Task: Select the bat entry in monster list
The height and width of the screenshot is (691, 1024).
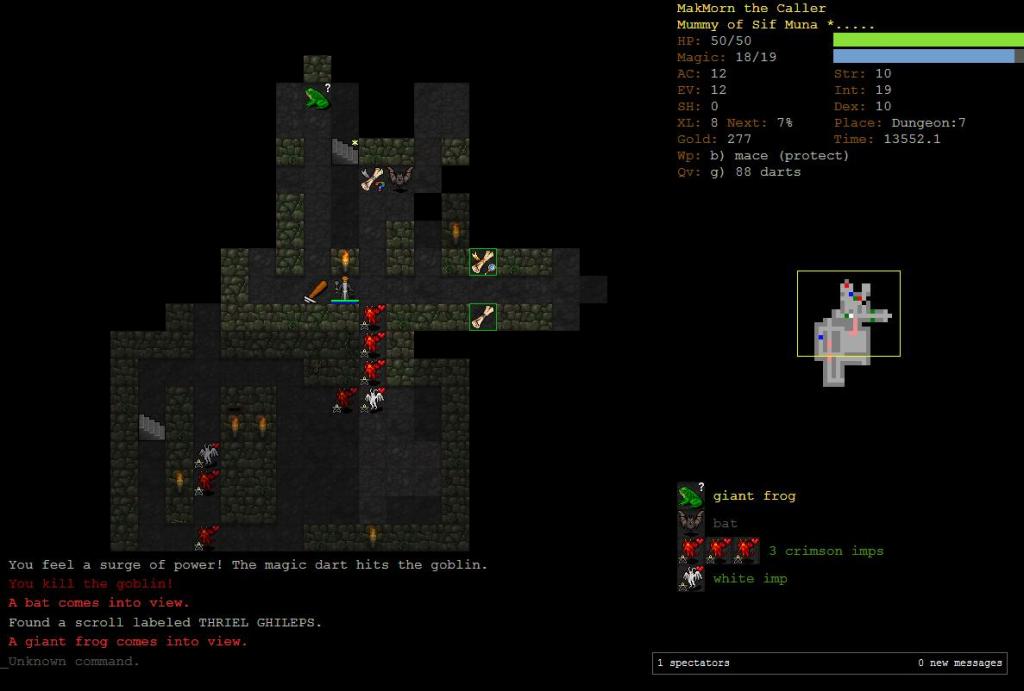Action: click(725, 523)
